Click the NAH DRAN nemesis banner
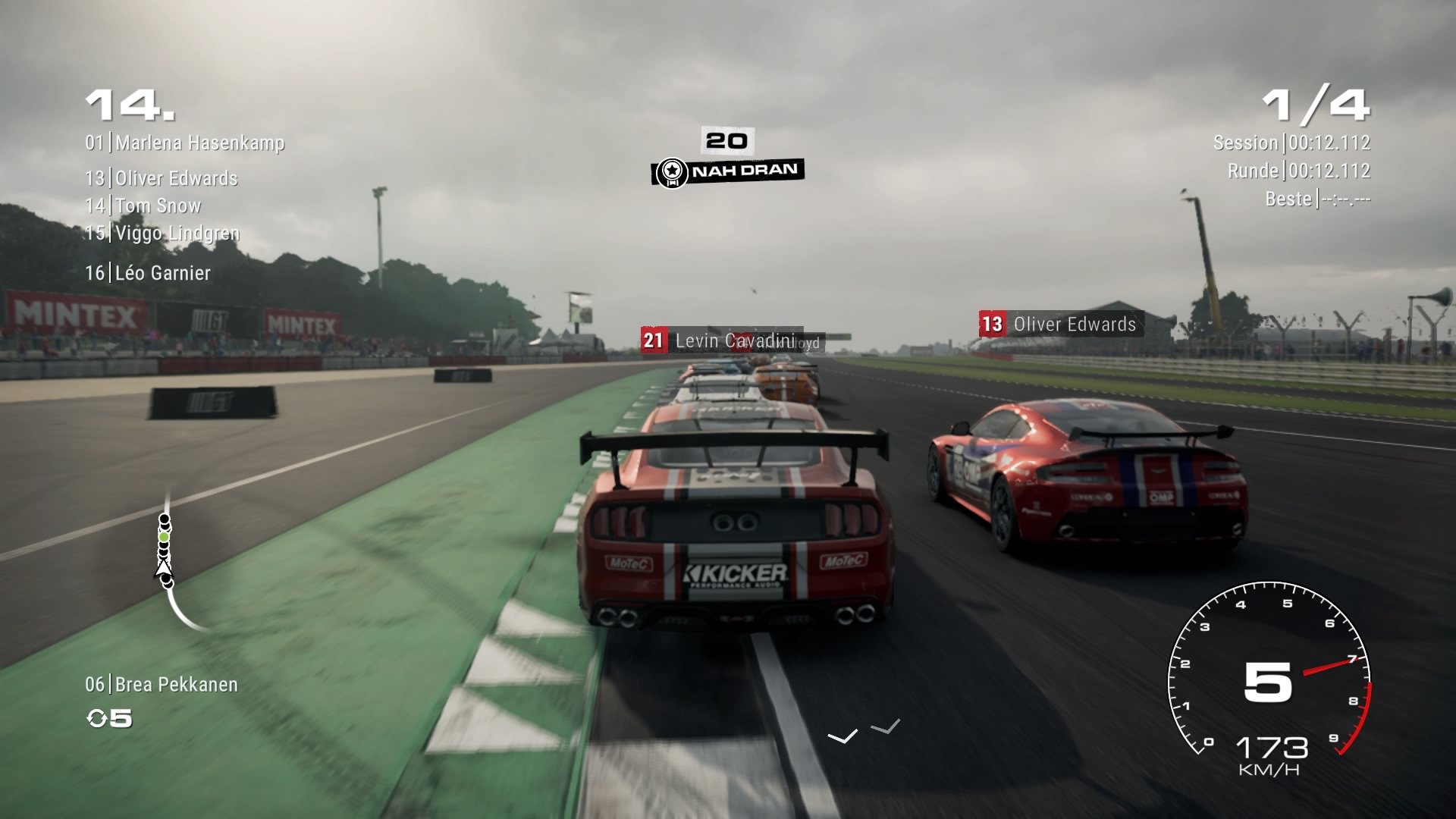The width and height of the screenshot is (1456, 819). point(728,171)
